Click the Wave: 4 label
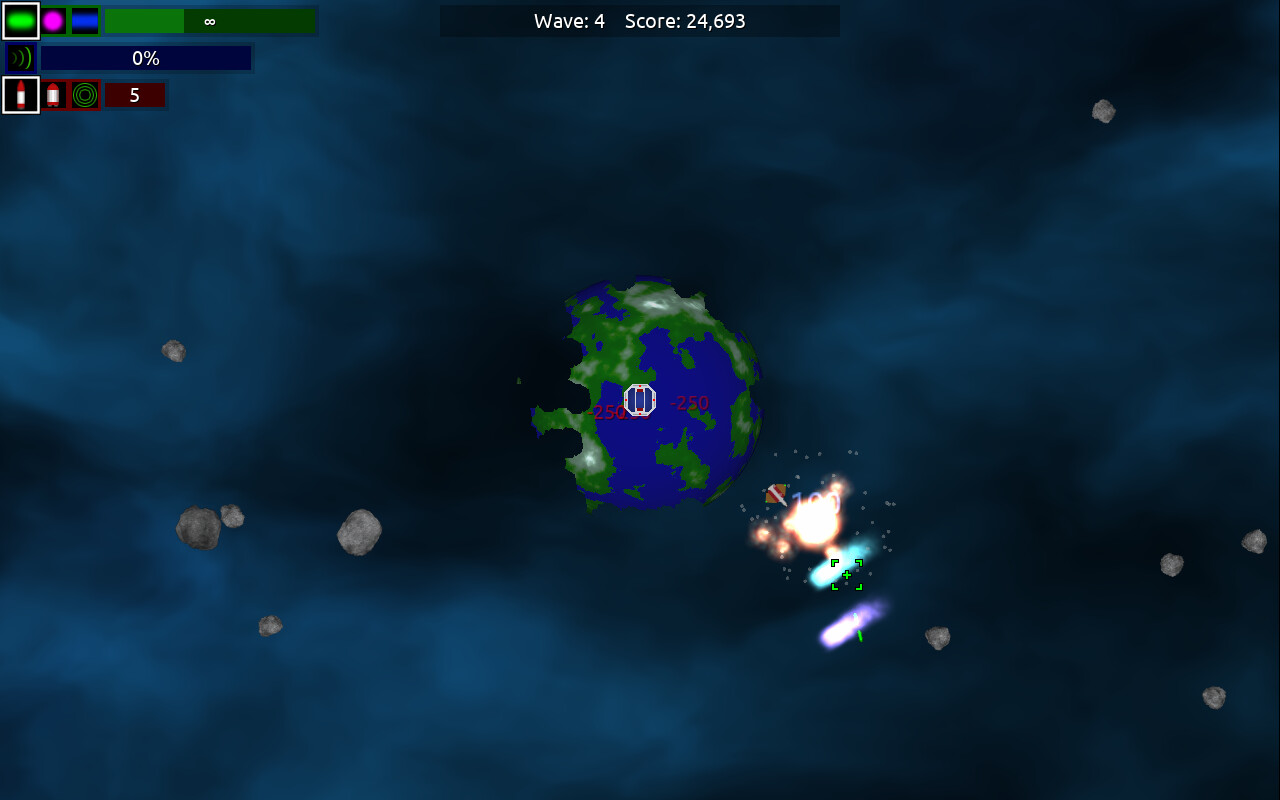Screen dimensions: 1280x800 (x=570, y=20)
